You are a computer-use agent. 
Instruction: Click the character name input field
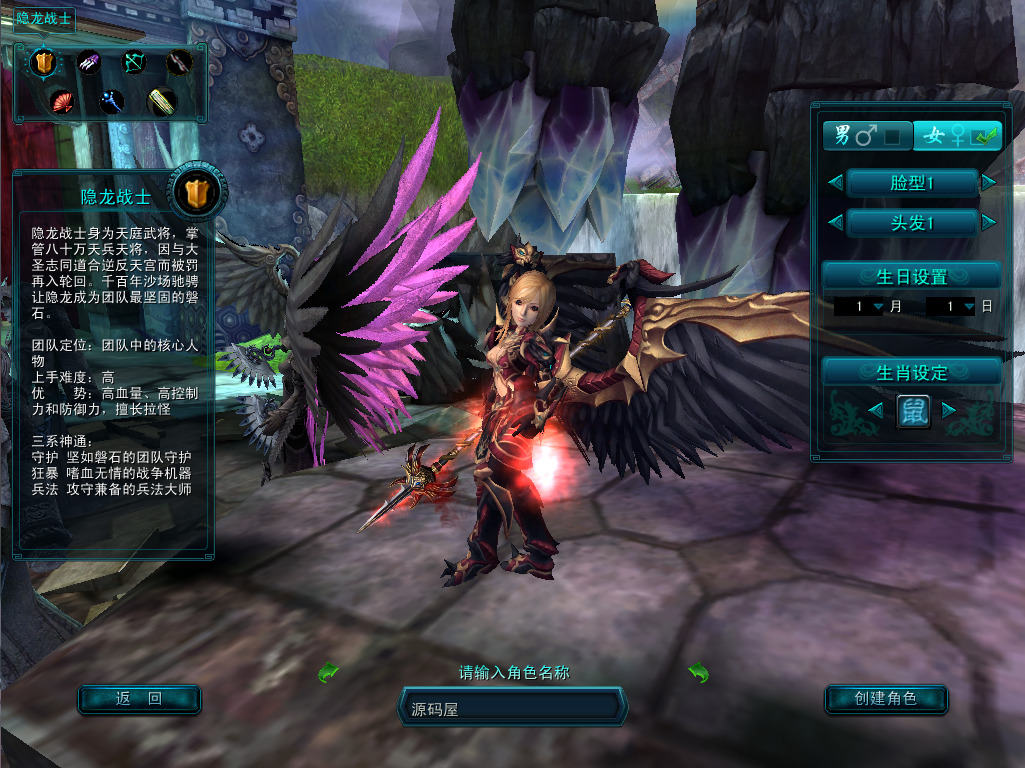pyautogui.click(x=513, y=708)
